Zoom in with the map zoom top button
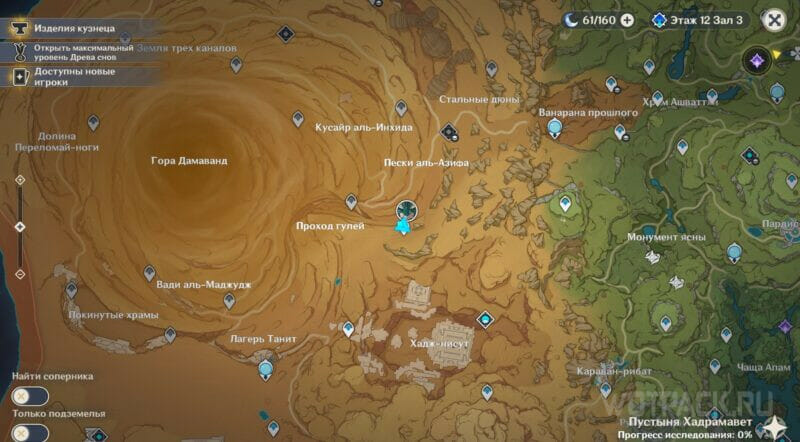 point(20,180)
